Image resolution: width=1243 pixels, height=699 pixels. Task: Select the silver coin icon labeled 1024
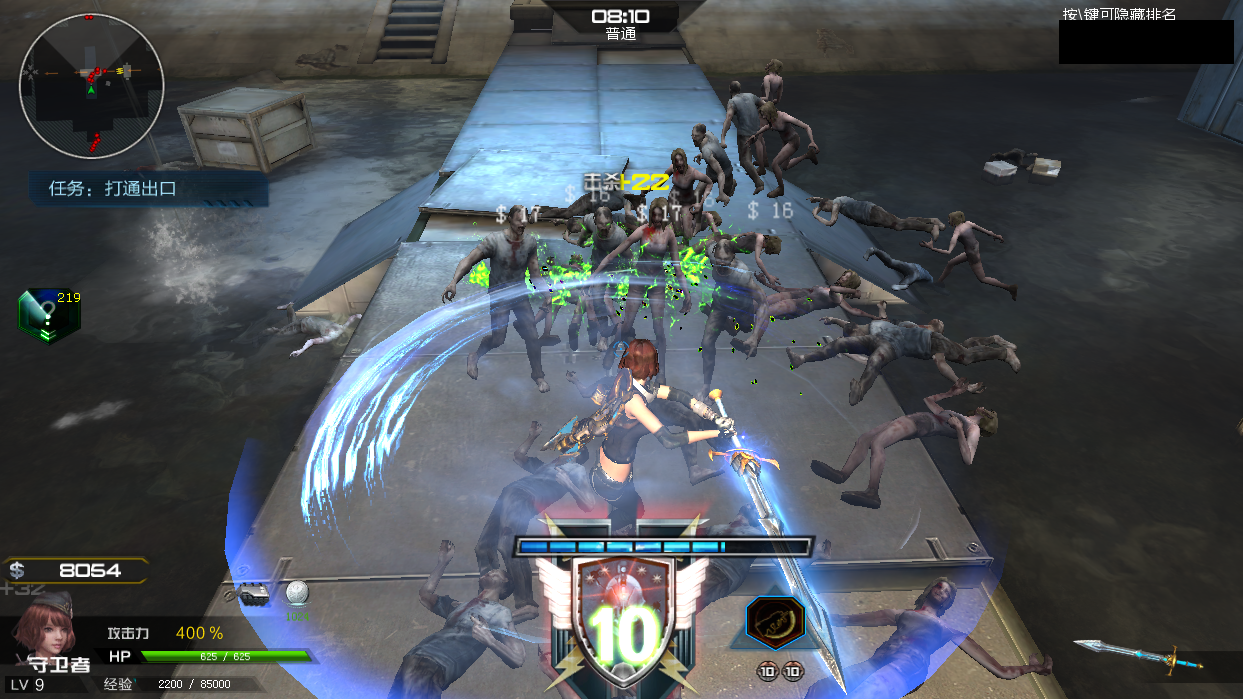point(297,594)
